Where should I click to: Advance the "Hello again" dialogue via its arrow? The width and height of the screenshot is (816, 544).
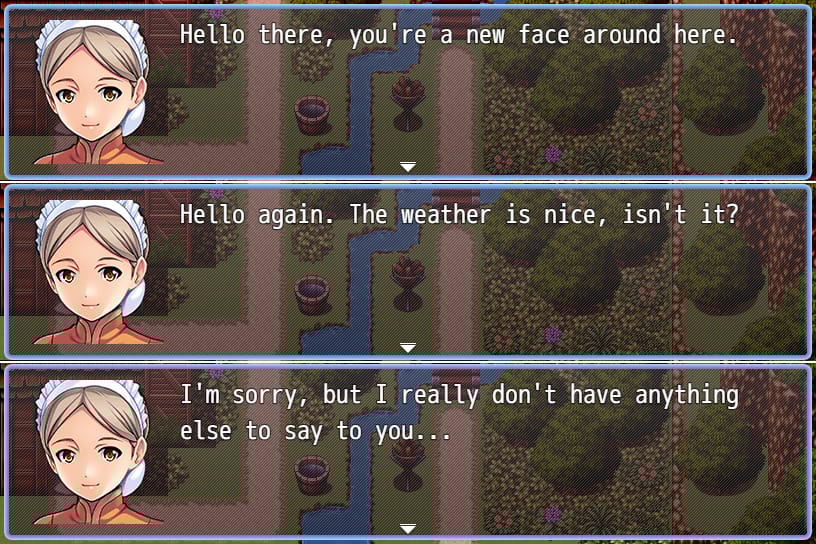407,347
